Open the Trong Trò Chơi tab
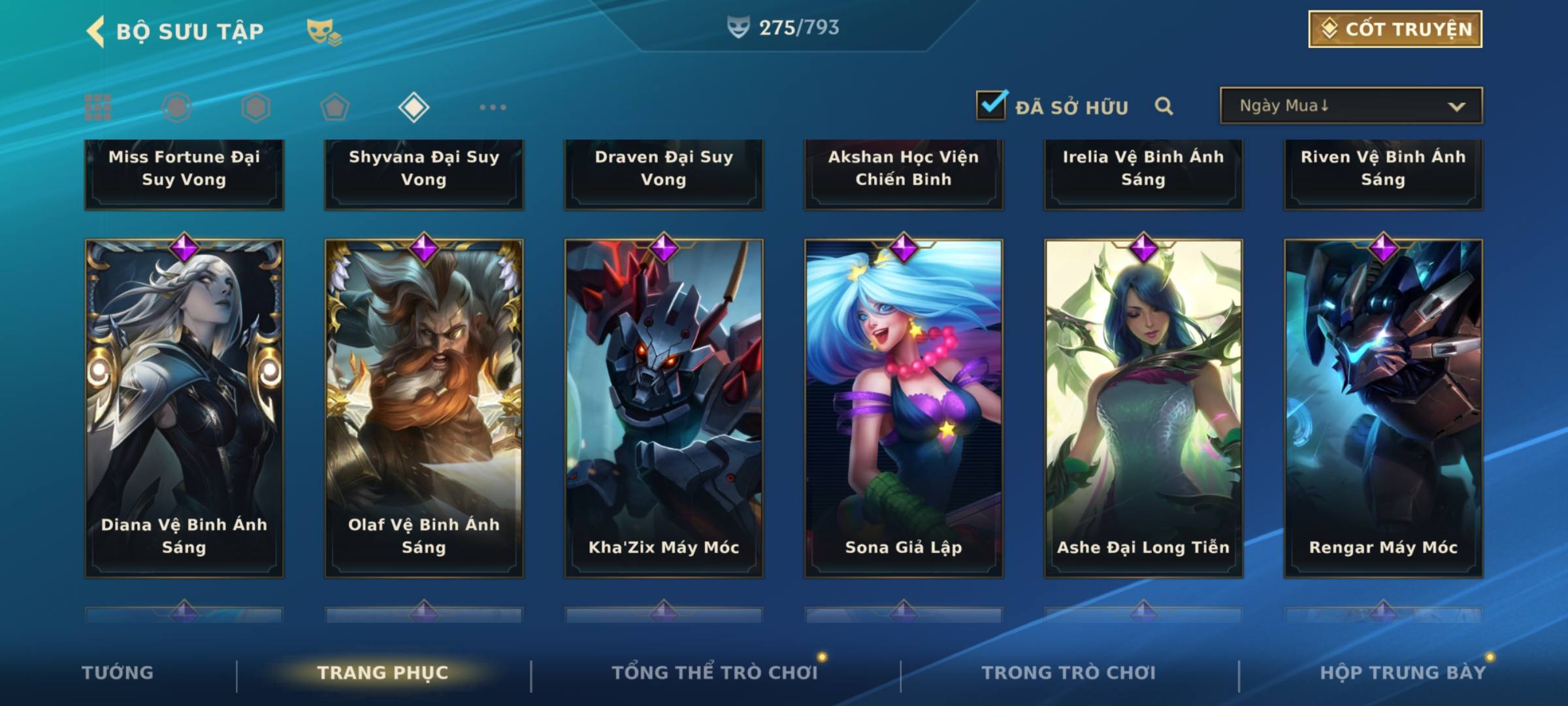 pos(1068,673)
